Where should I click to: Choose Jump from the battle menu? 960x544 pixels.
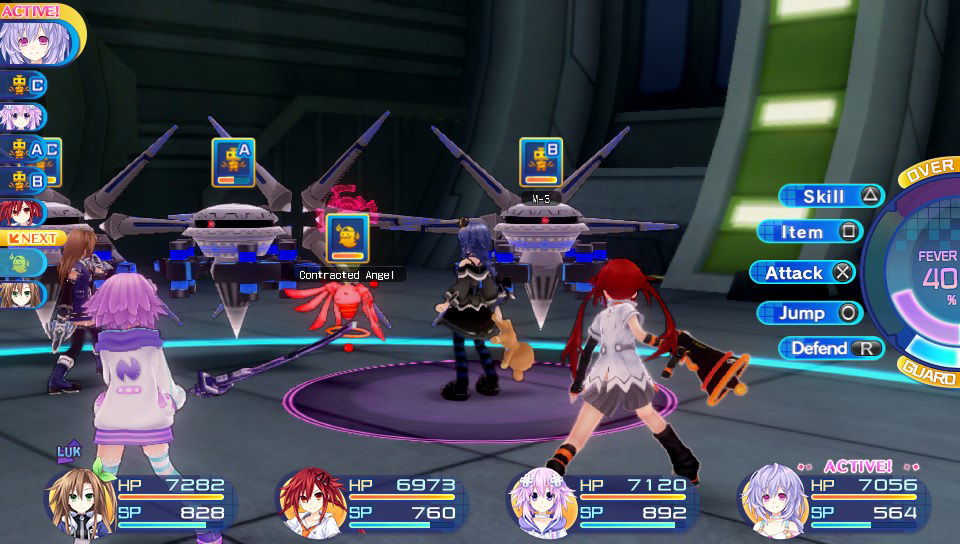pos(809,313)
